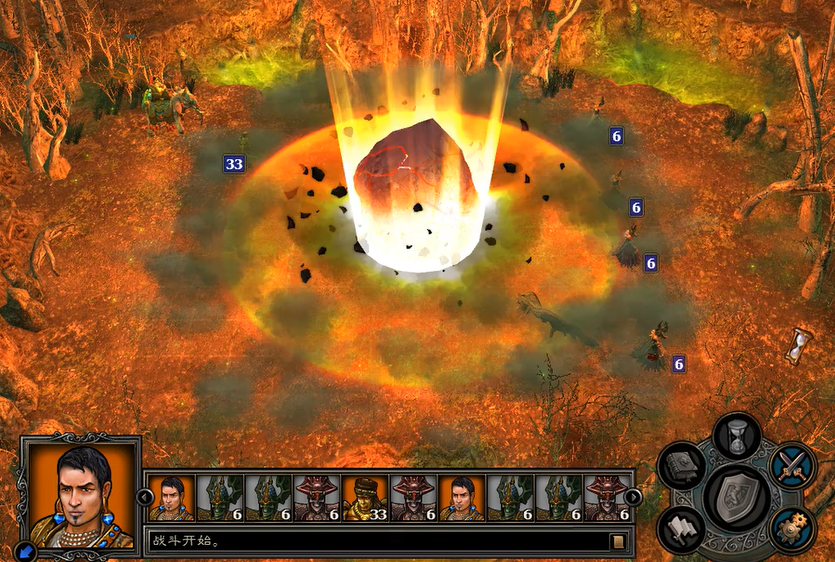Screen dimensions: 835x562
Task: Click the blue arrow on the hero portrait
Action: [x=24, y=549]
